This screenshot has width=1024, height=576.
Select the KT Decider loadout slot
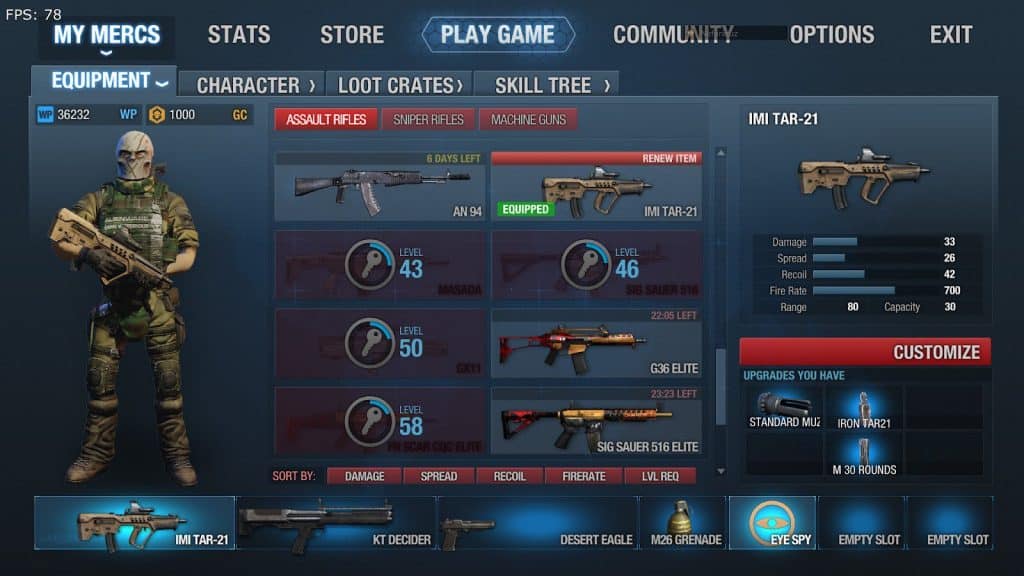336,523
